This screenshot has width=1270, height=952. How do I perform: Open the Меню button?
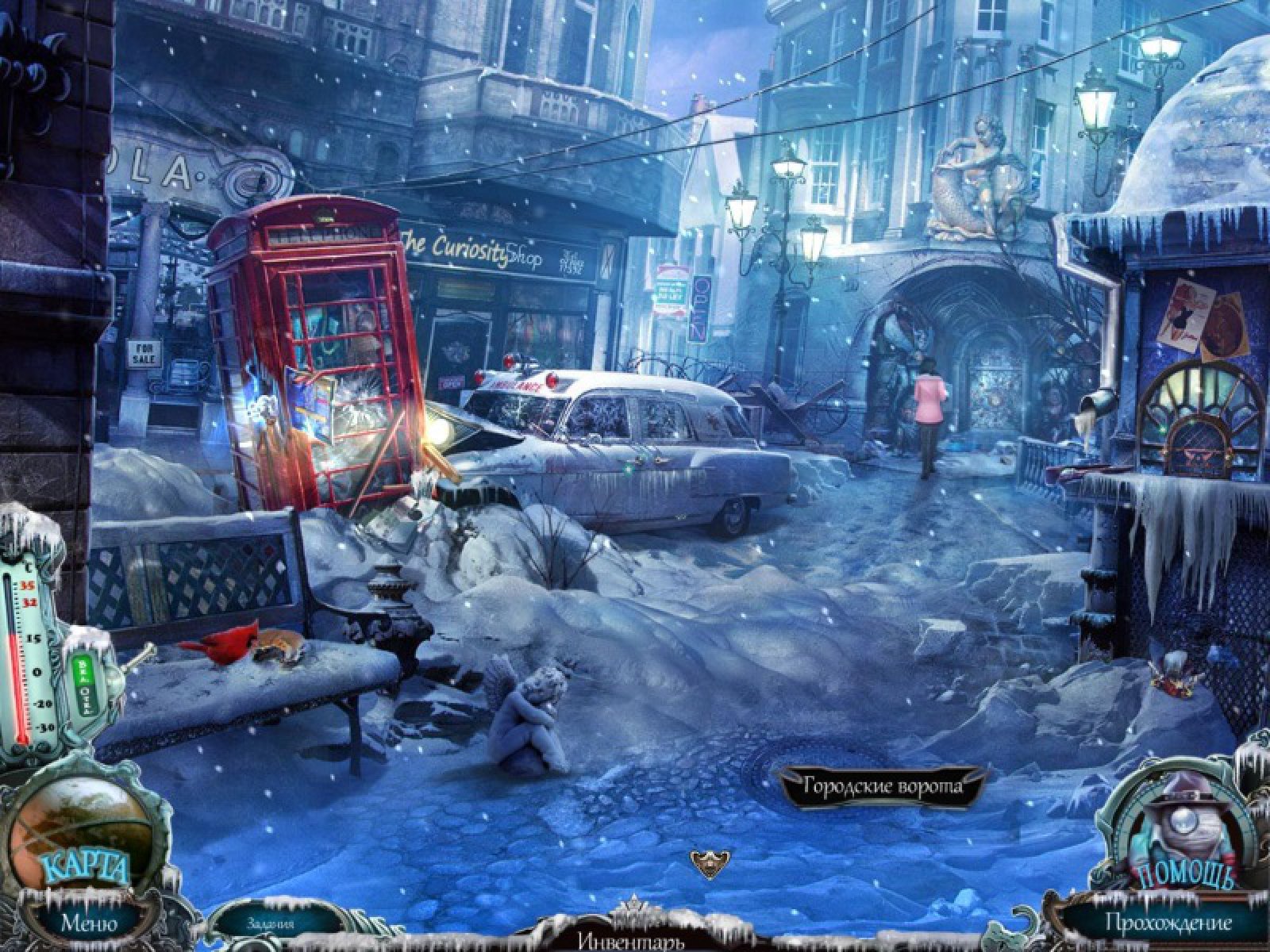click(x=89, y=923)
